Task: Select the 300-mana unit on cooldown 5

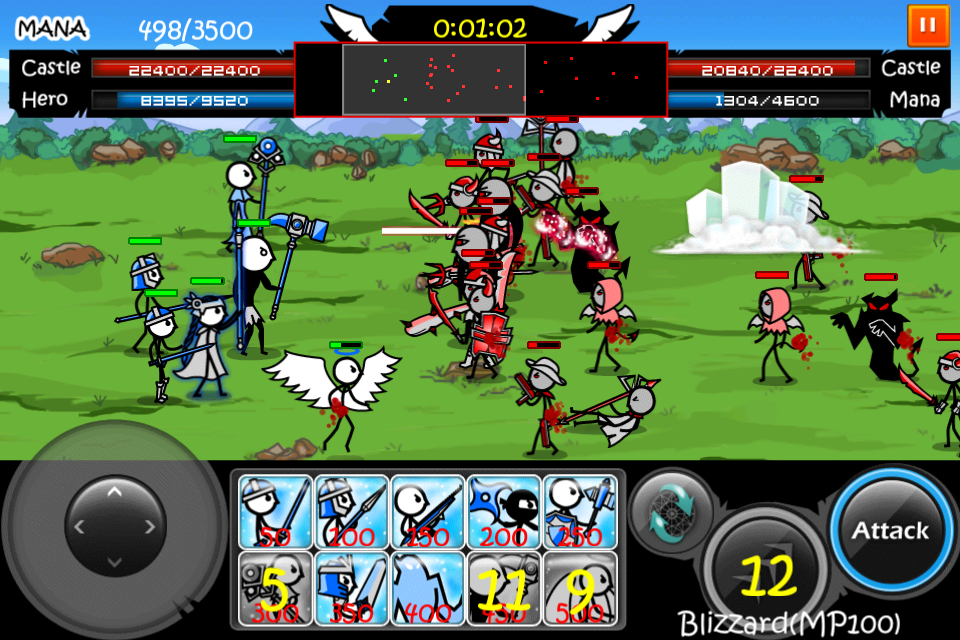Action: point(275,587)
